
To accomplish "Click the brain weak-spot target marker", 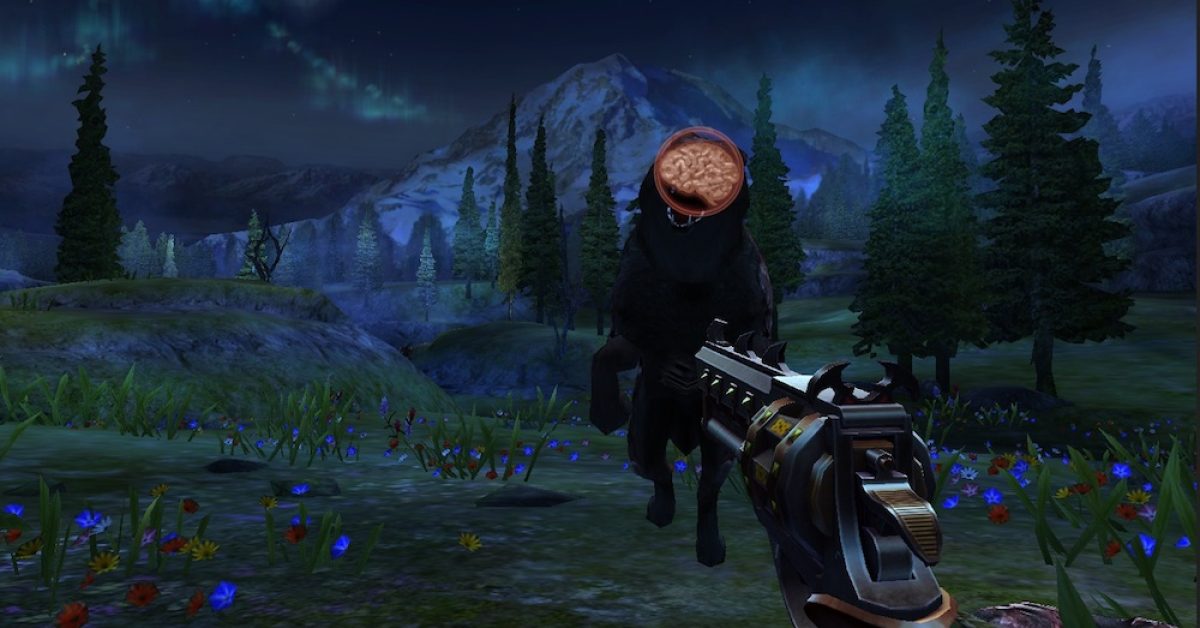I will 699,171.
